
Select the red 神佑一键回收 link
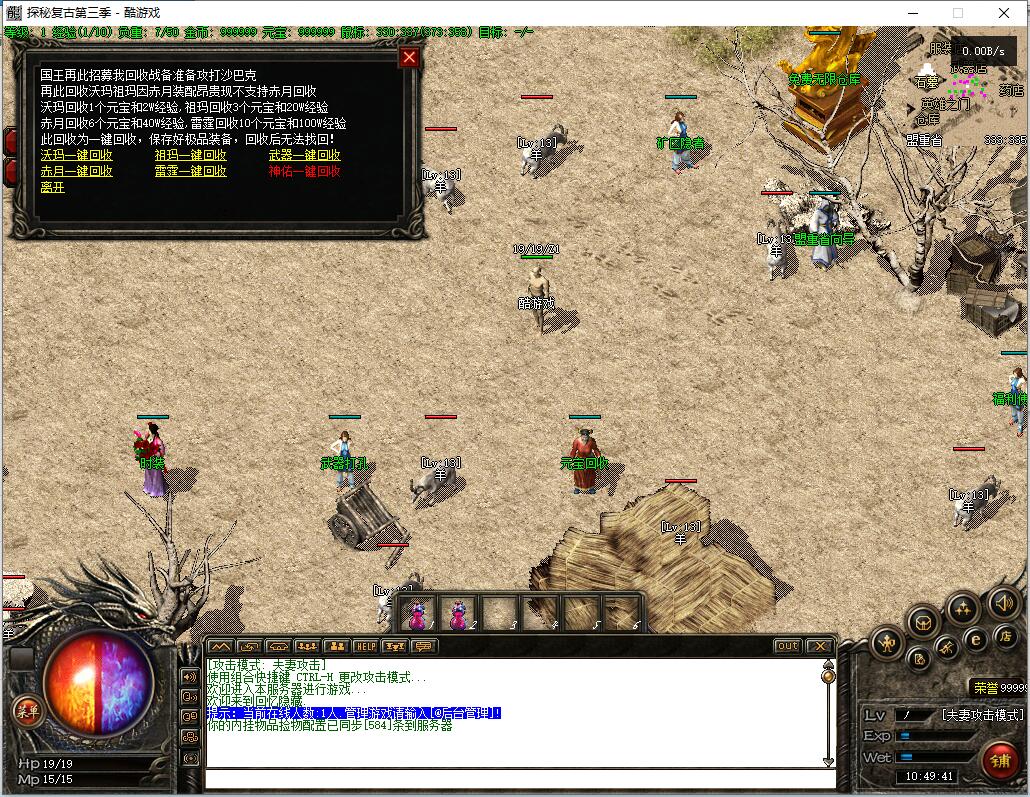click(x=304, y=171)
